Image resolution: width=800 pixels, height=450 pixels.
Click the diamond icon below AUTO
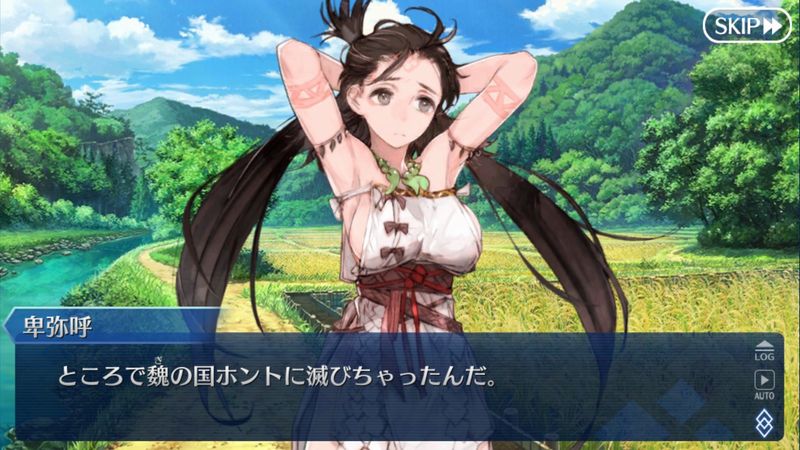click(x=764, y=419)
